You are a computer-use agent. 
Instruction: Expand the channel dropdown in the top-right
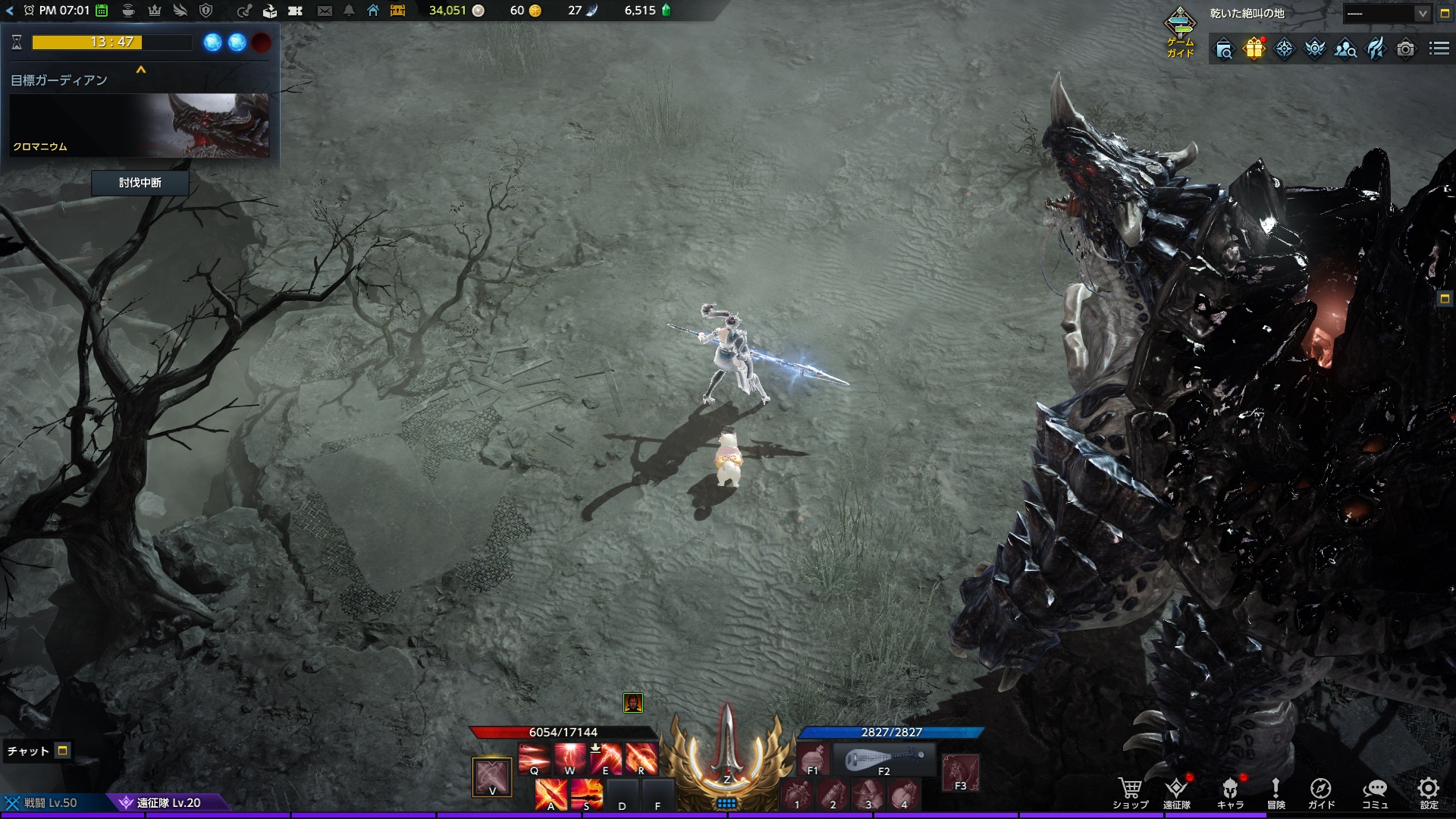click(x=1422, y=14)
